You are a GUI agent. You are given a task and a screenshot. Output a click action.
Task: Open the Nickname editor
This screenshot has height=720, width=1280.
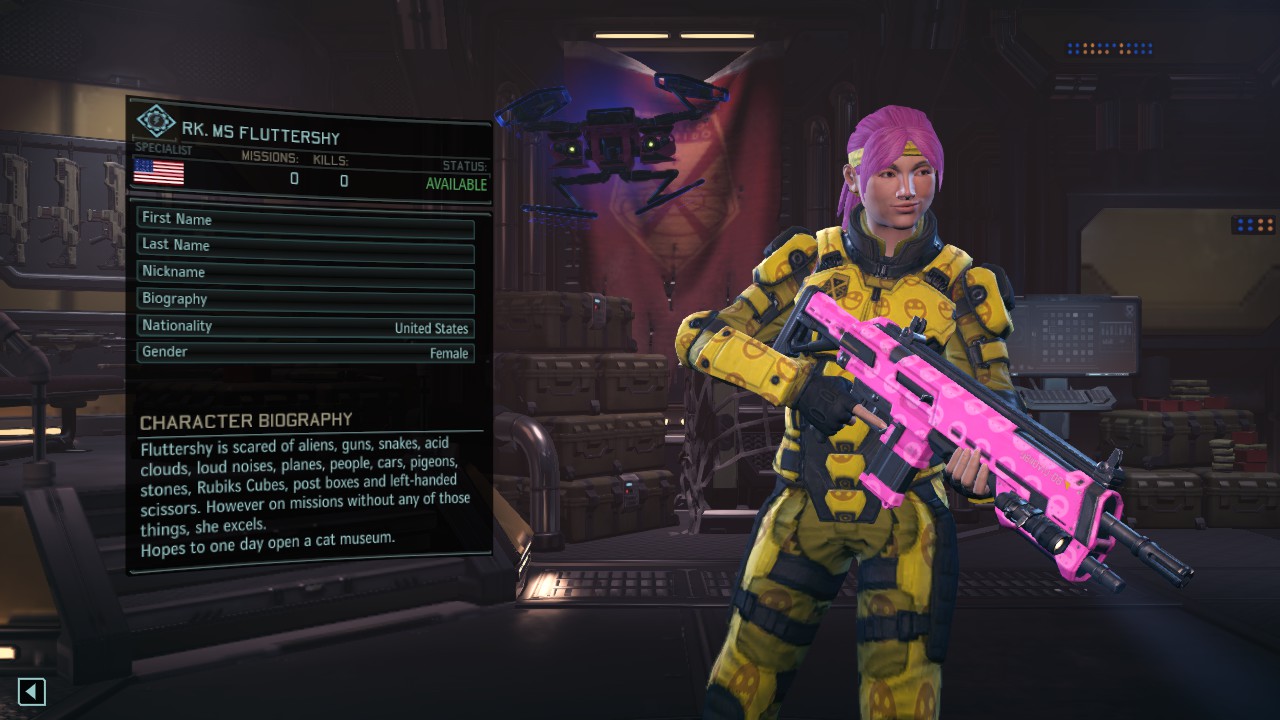pos(305,272)
